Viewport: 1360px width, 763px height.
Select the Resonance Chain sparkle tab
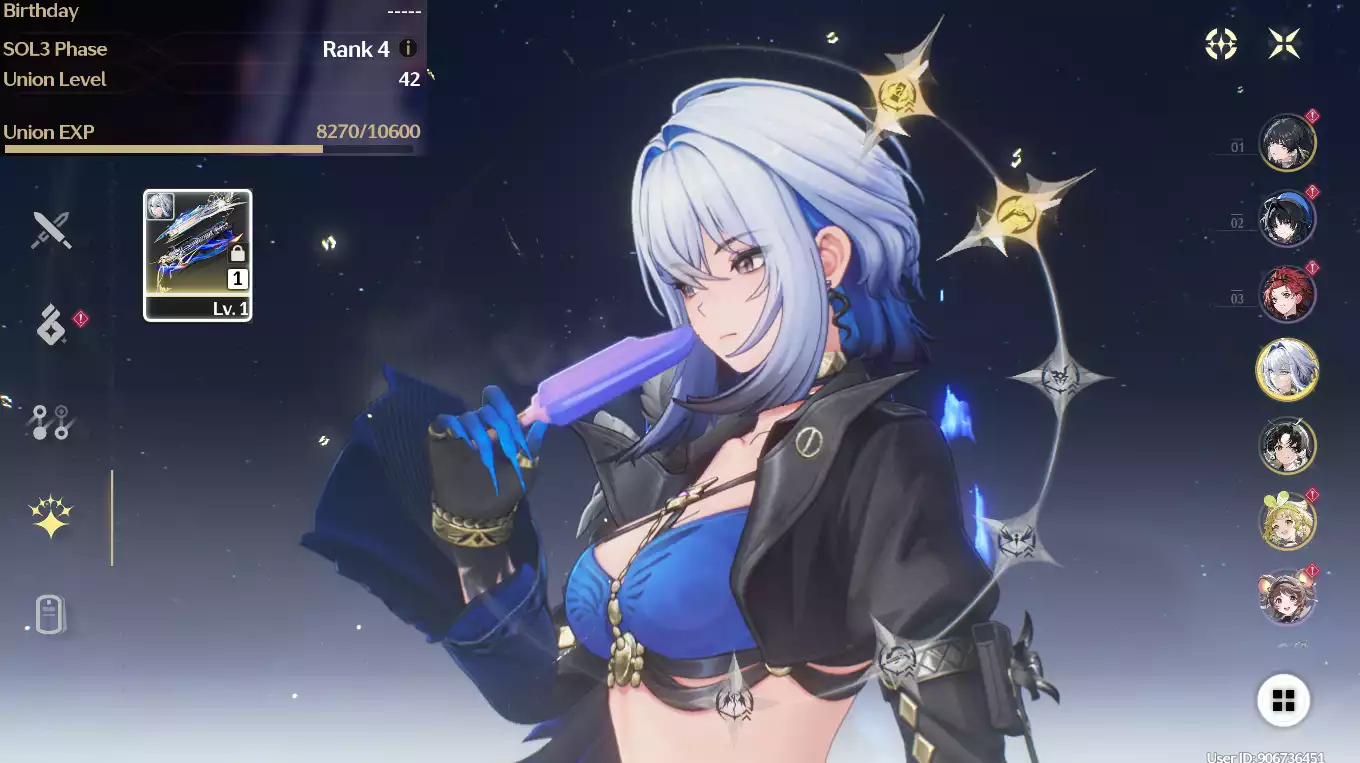click(51, 517)
